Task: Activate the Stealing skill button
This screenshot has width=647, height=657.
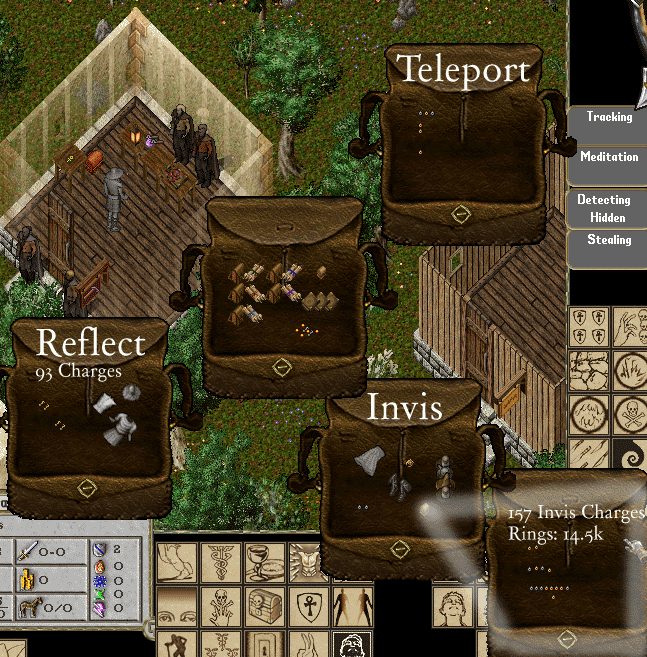Action: pyautogui.click(x=608, y=241)
